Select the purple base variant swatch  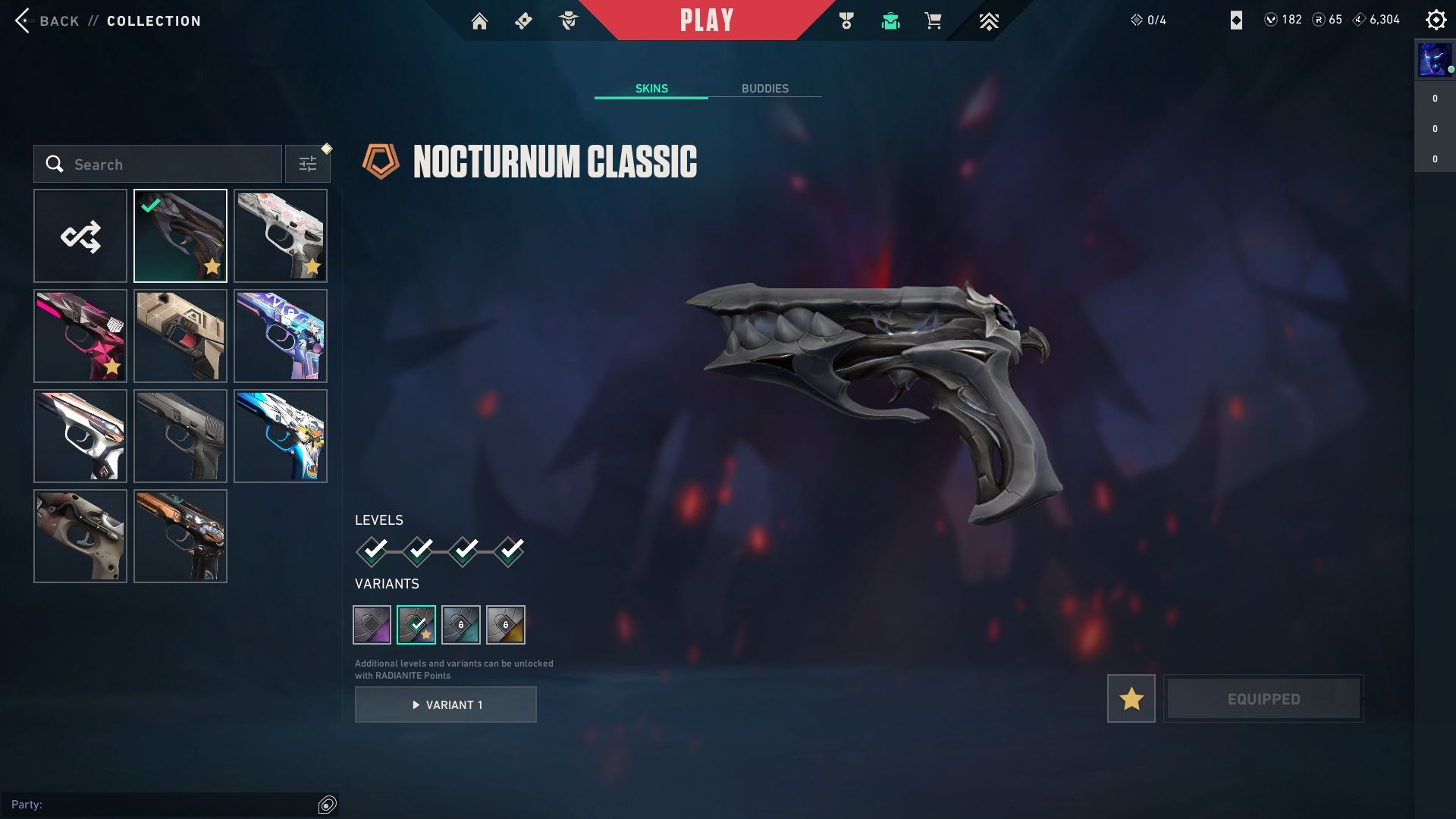(x=372, y=625)
